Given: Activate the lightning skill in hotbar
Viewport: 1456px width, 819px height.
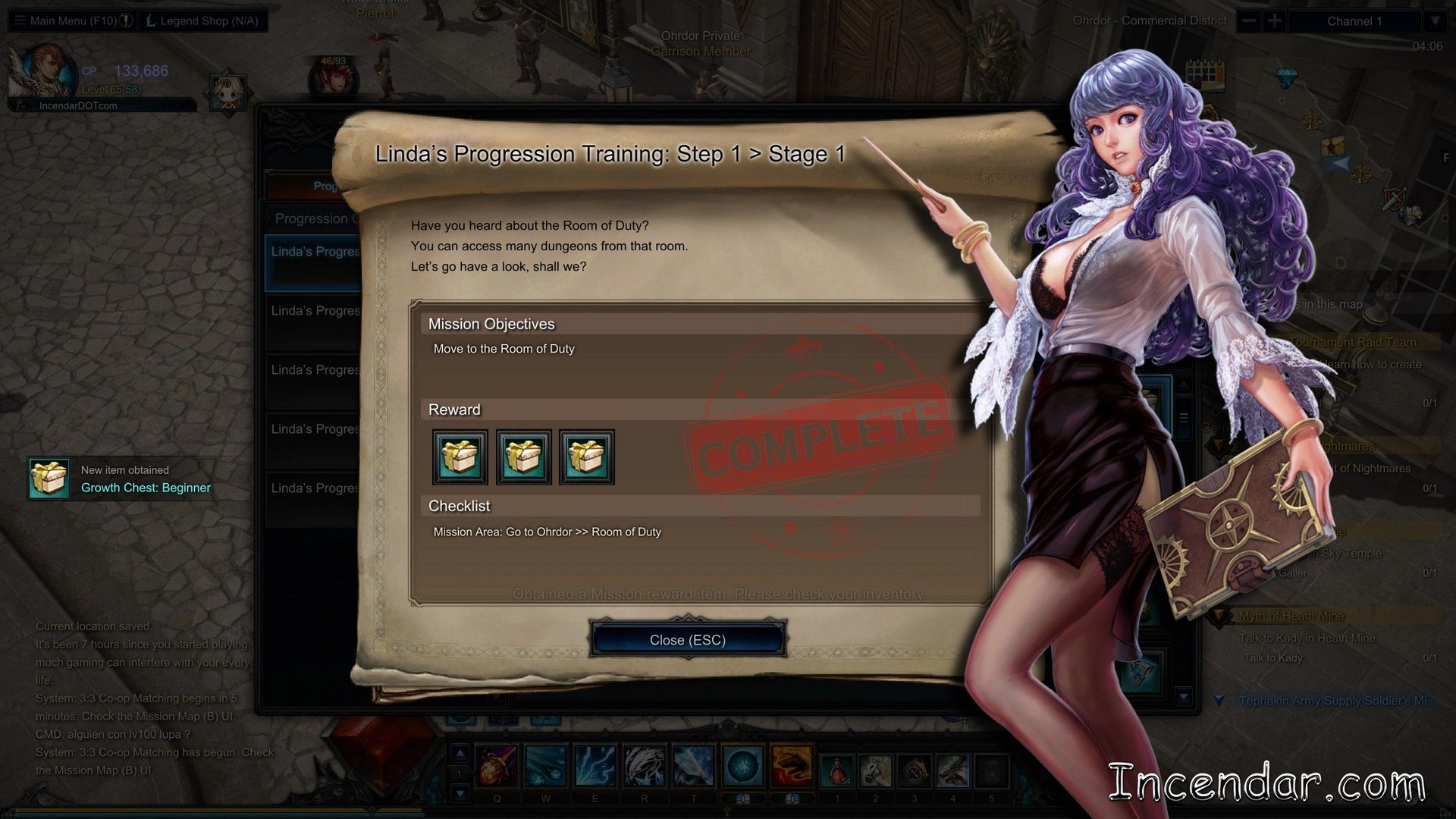Looking at the screenshot, I should click(595, 766).
